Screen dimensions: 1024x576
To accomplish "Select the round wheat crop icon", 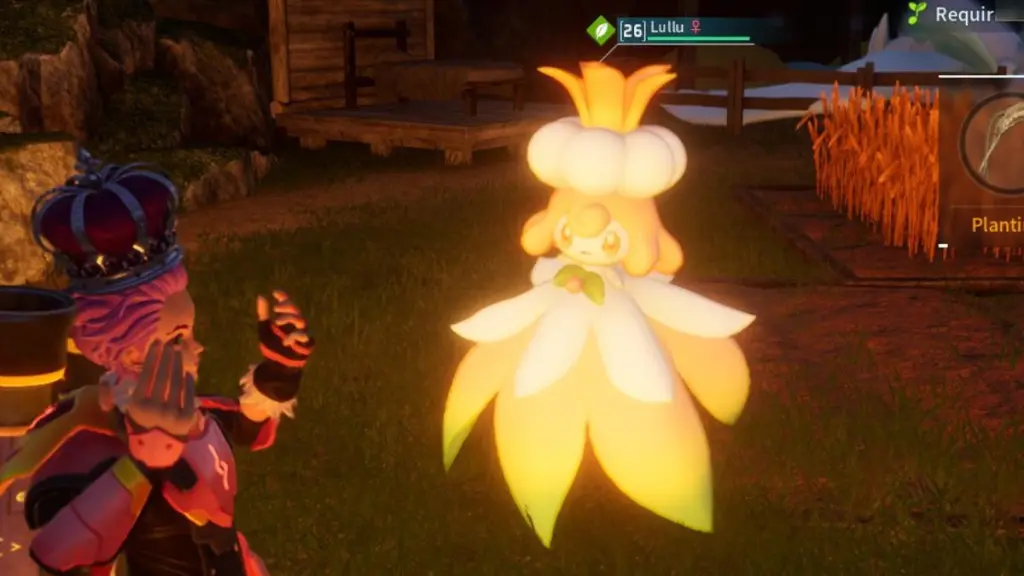I will pos(996,142).
